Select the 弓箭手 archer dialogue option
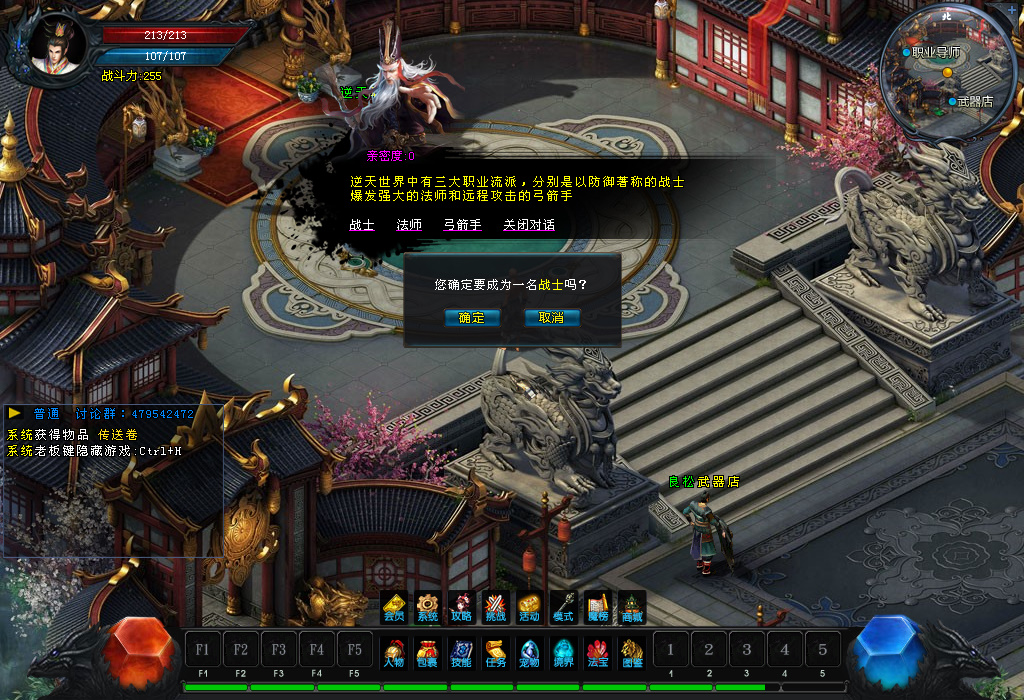Screen dimensions: 1024x700 462,225
